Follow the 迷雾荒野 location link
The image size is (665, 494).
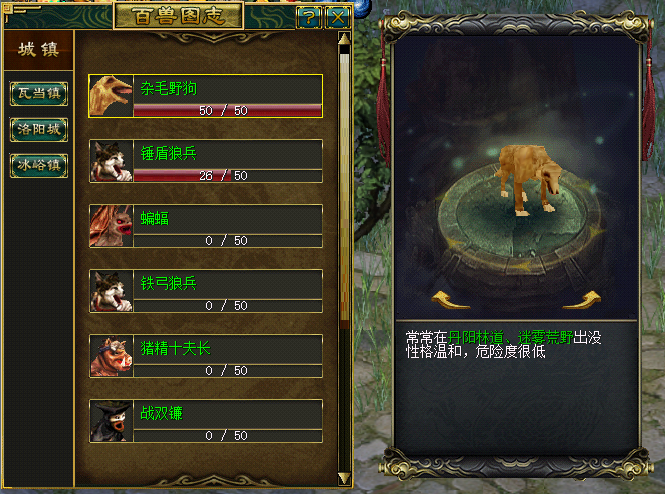(x=544, y=338)
